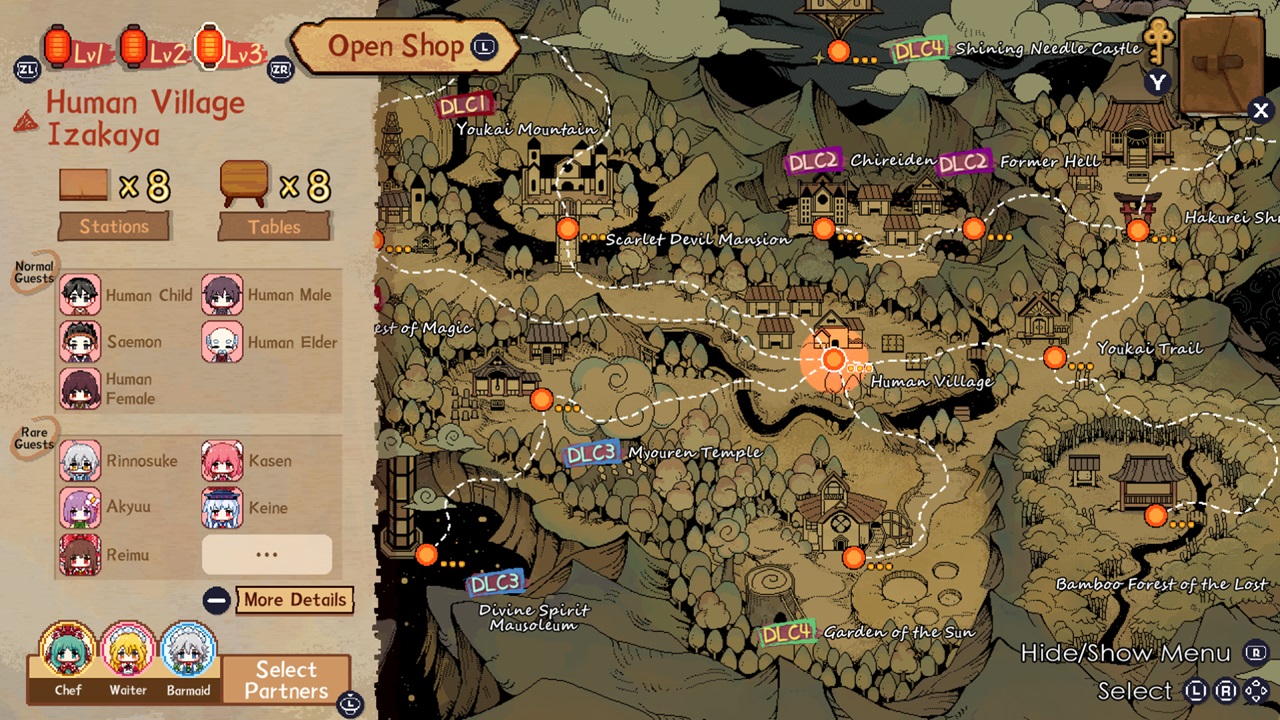Select the Barmaid partner icon
Screen dimensions: 1280x720
[187, 651]
